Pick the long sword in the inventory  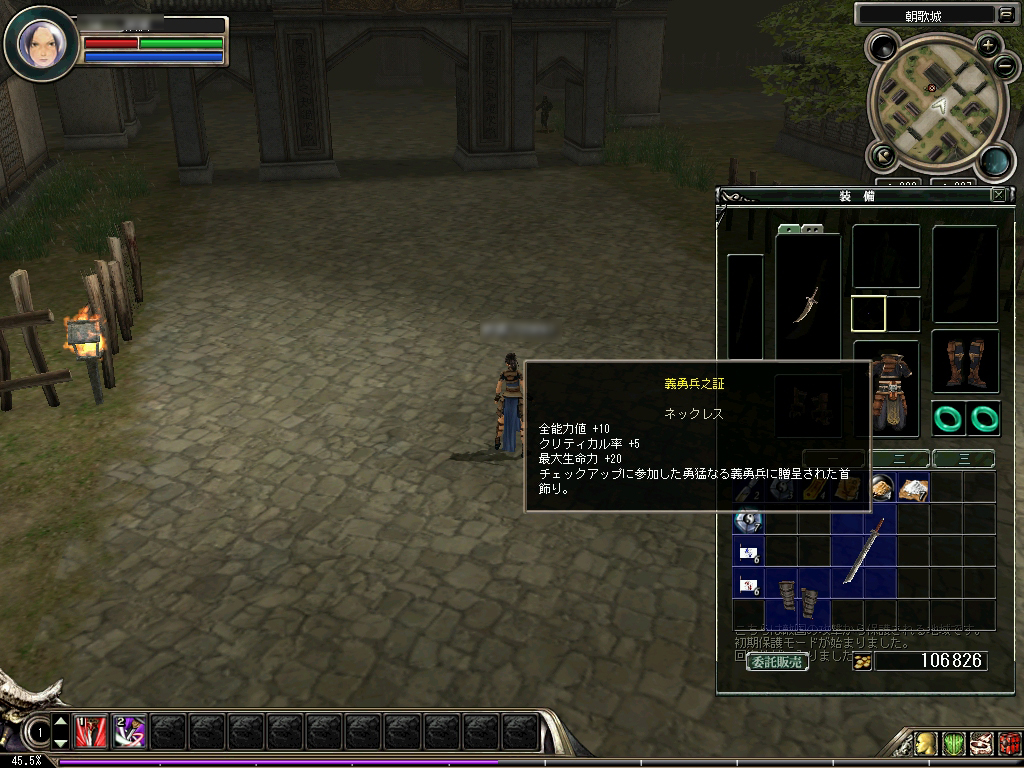[x=862, y=551]
